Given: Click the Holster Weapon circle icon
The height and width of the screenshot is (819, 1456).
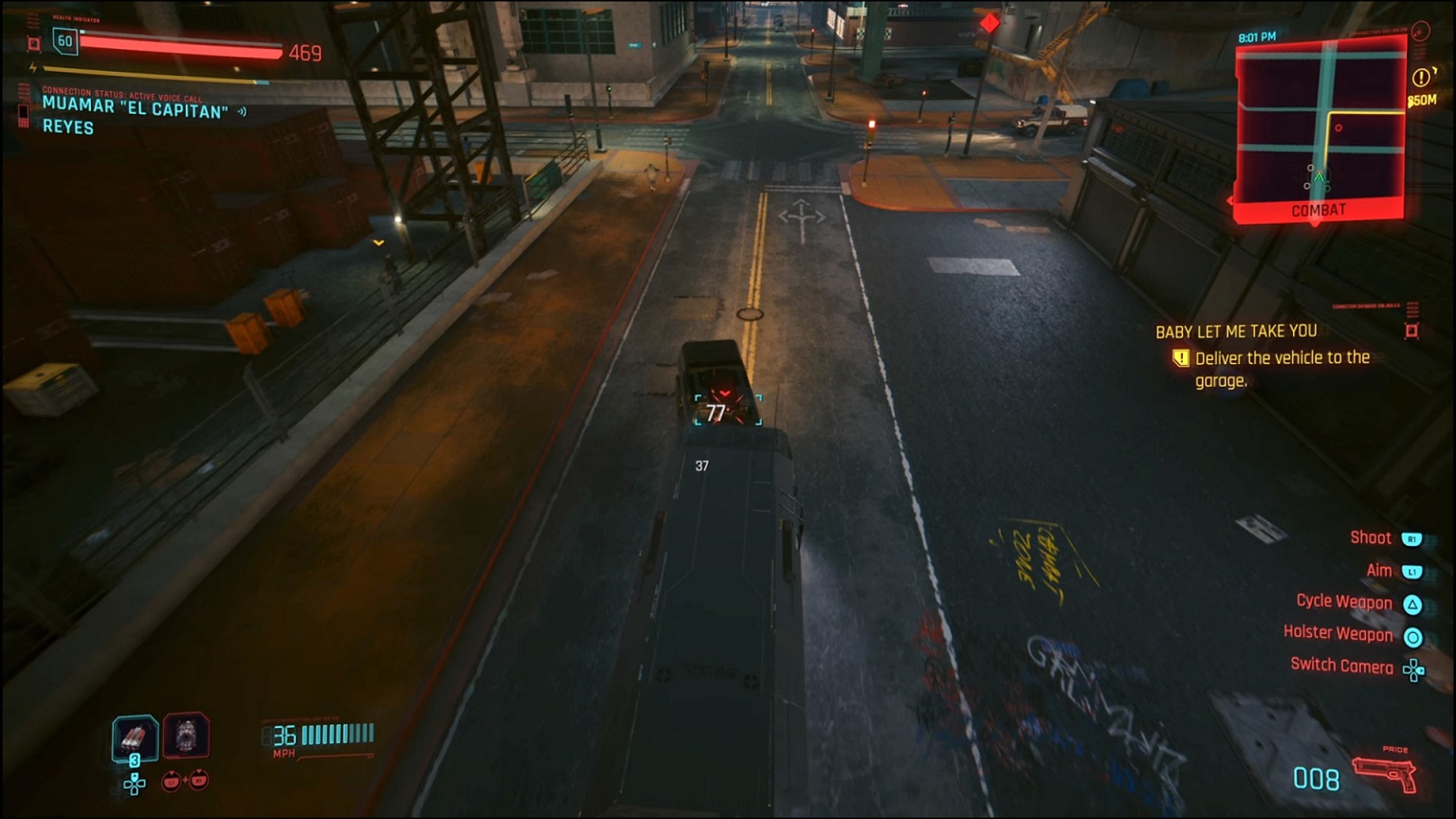Looking at the screenshot, I should [x=1411, y=635].
